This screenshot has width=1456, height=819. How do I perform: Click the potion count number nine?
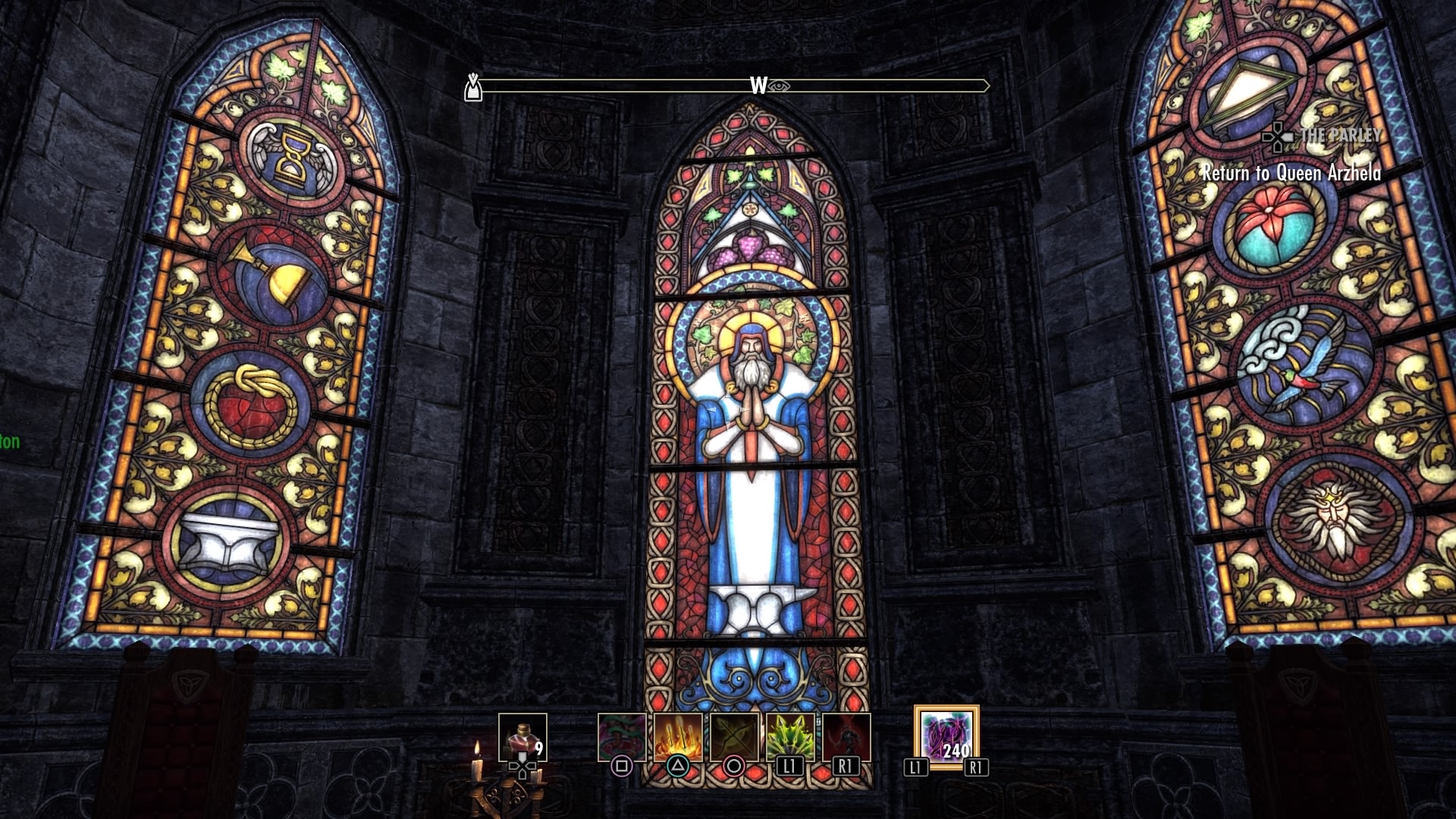click(539, 749)
